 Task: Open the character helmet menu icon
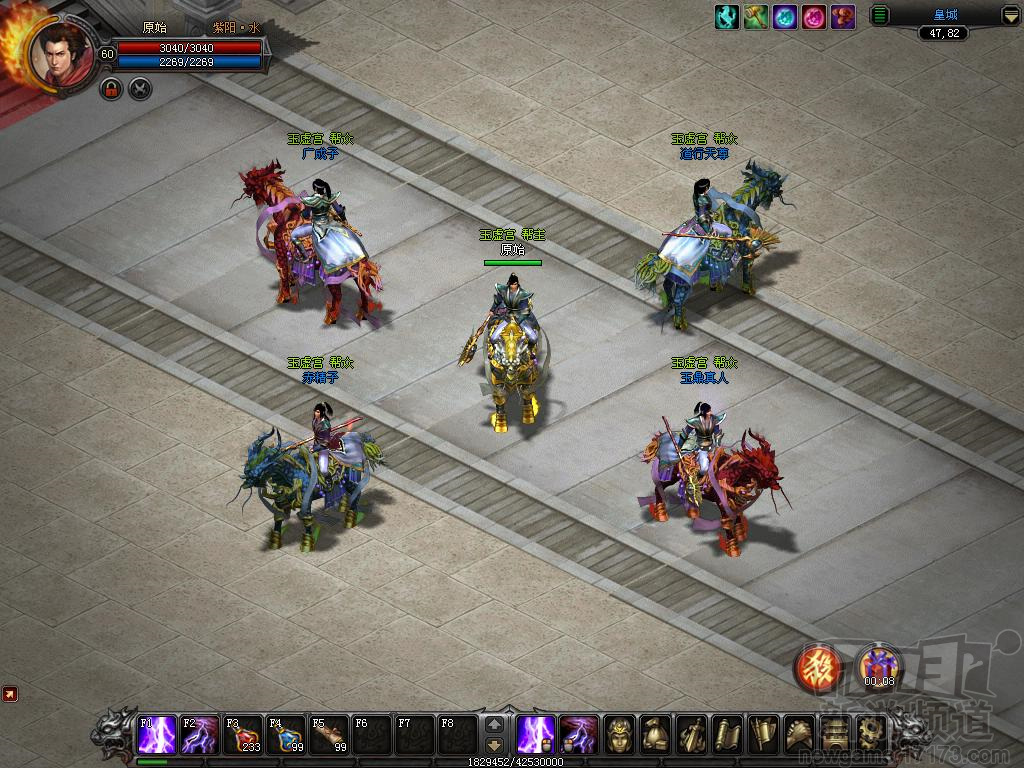coord(620,735)
